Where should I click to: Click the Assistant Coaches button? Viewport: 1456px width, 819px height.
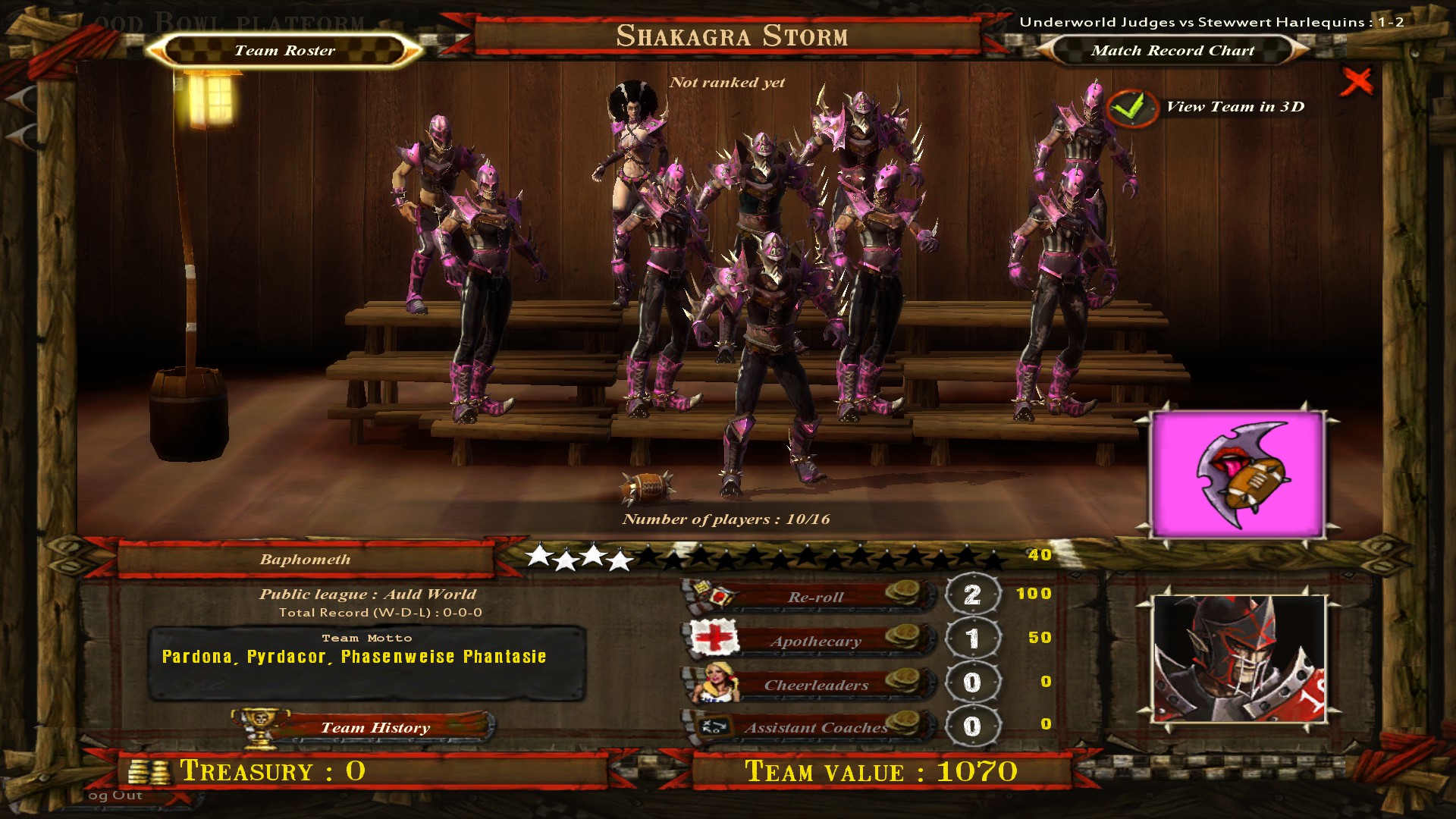pyautogui.click(x=815, y=727)
